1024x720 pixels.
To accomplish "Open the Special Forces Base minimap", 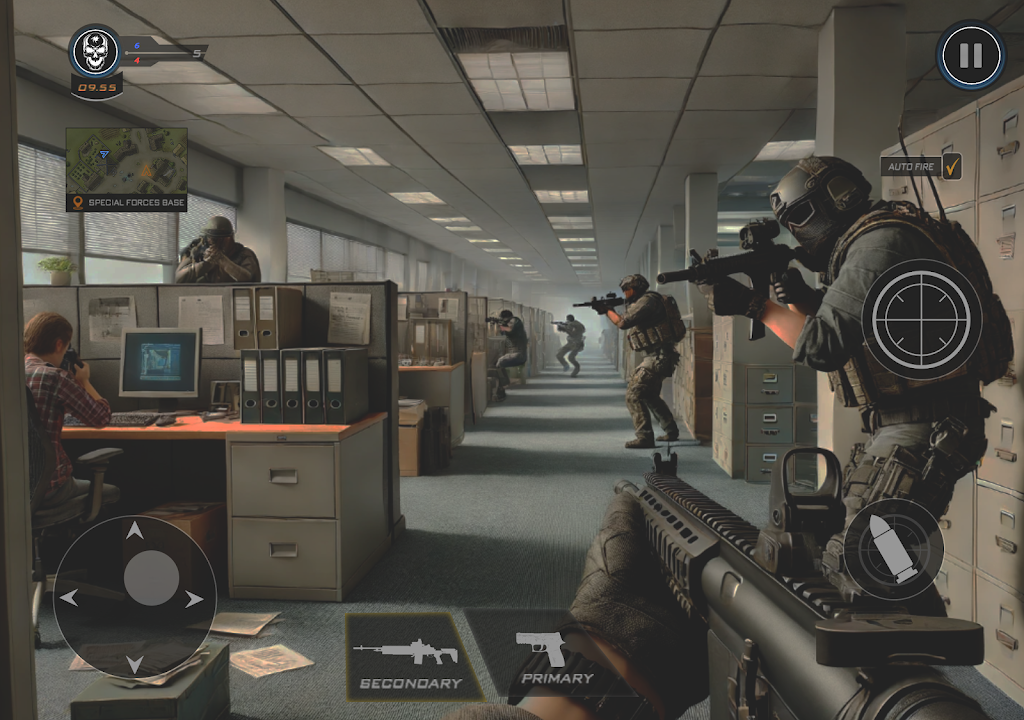I will coord(126,160).
